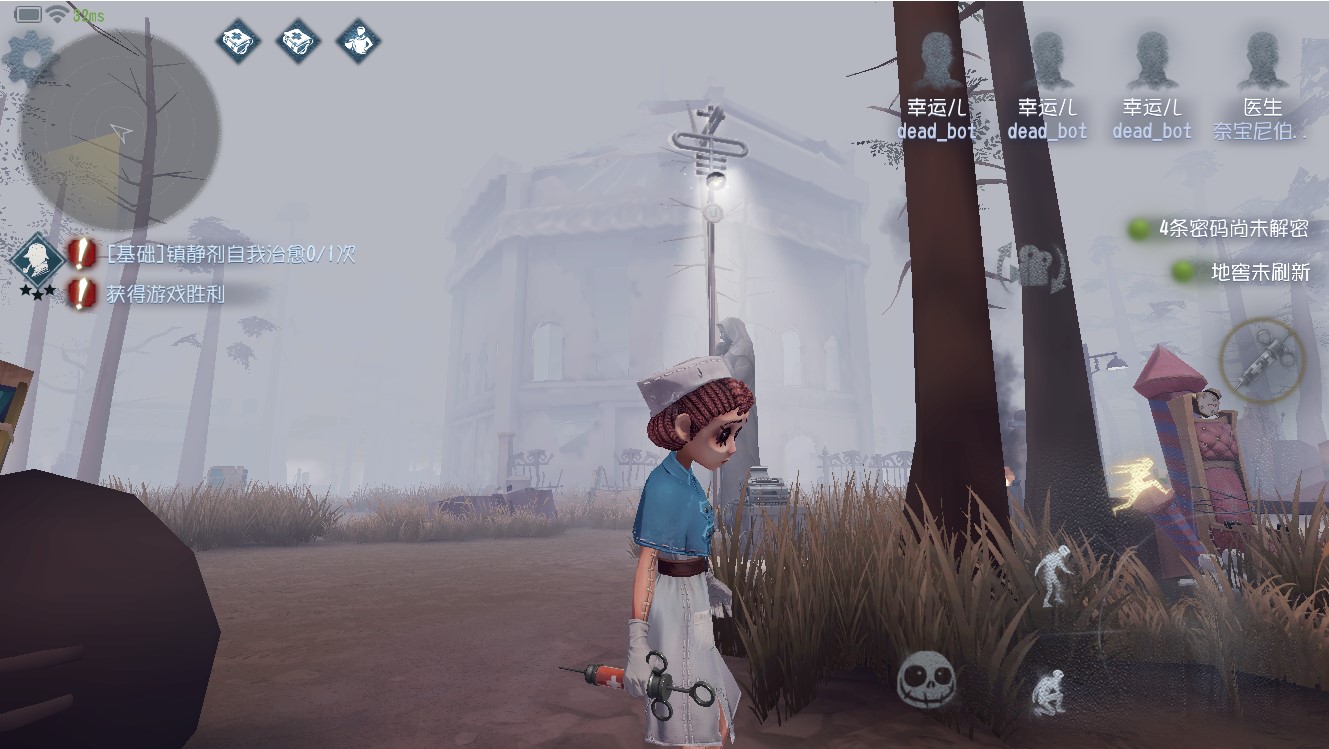View the 获得游戏胜利 objective
Viewport: 1329px width, 749px height.
(165, 293)
